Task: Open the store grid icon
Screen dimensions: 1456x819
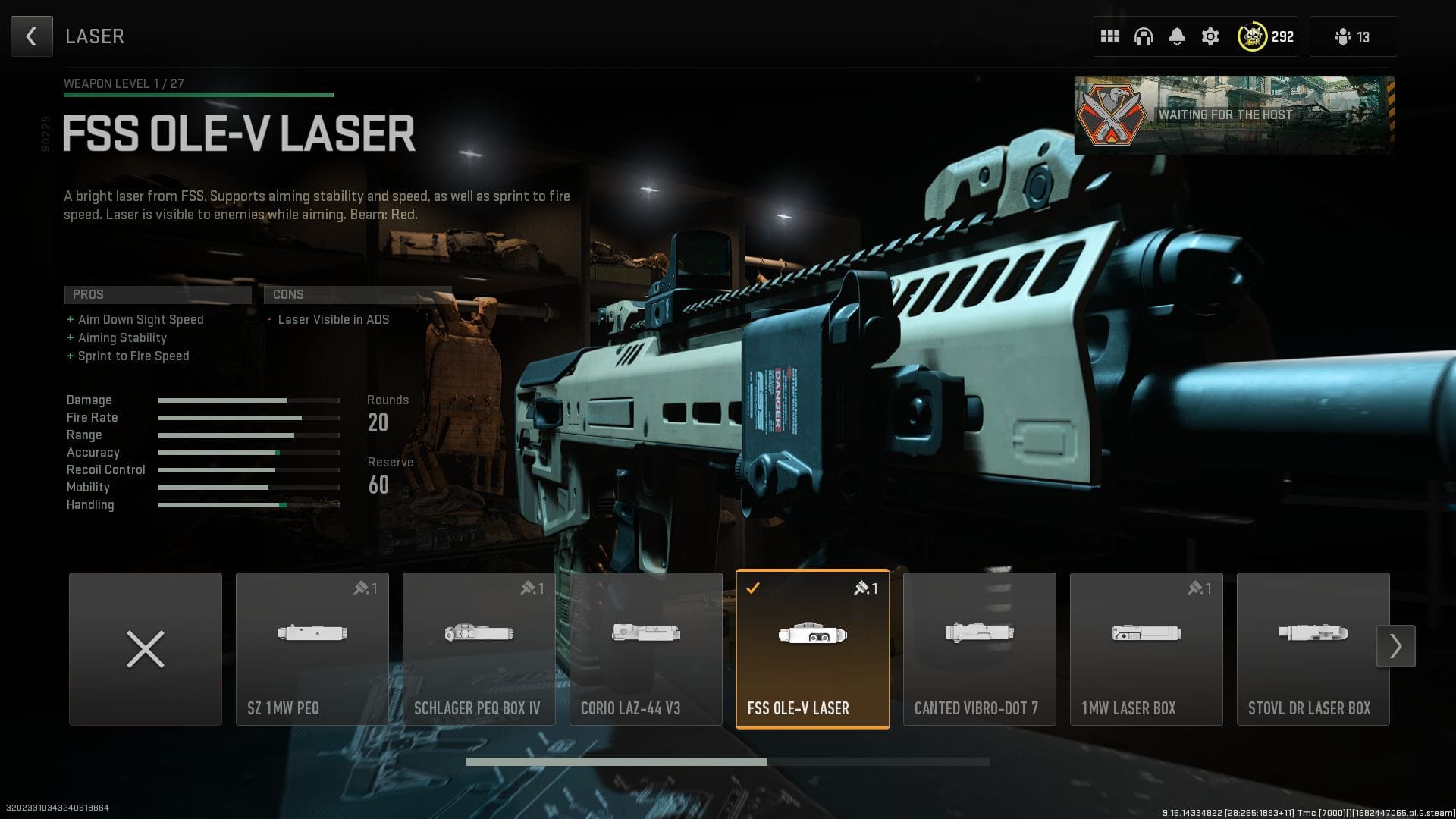Action: (1110, 36)
